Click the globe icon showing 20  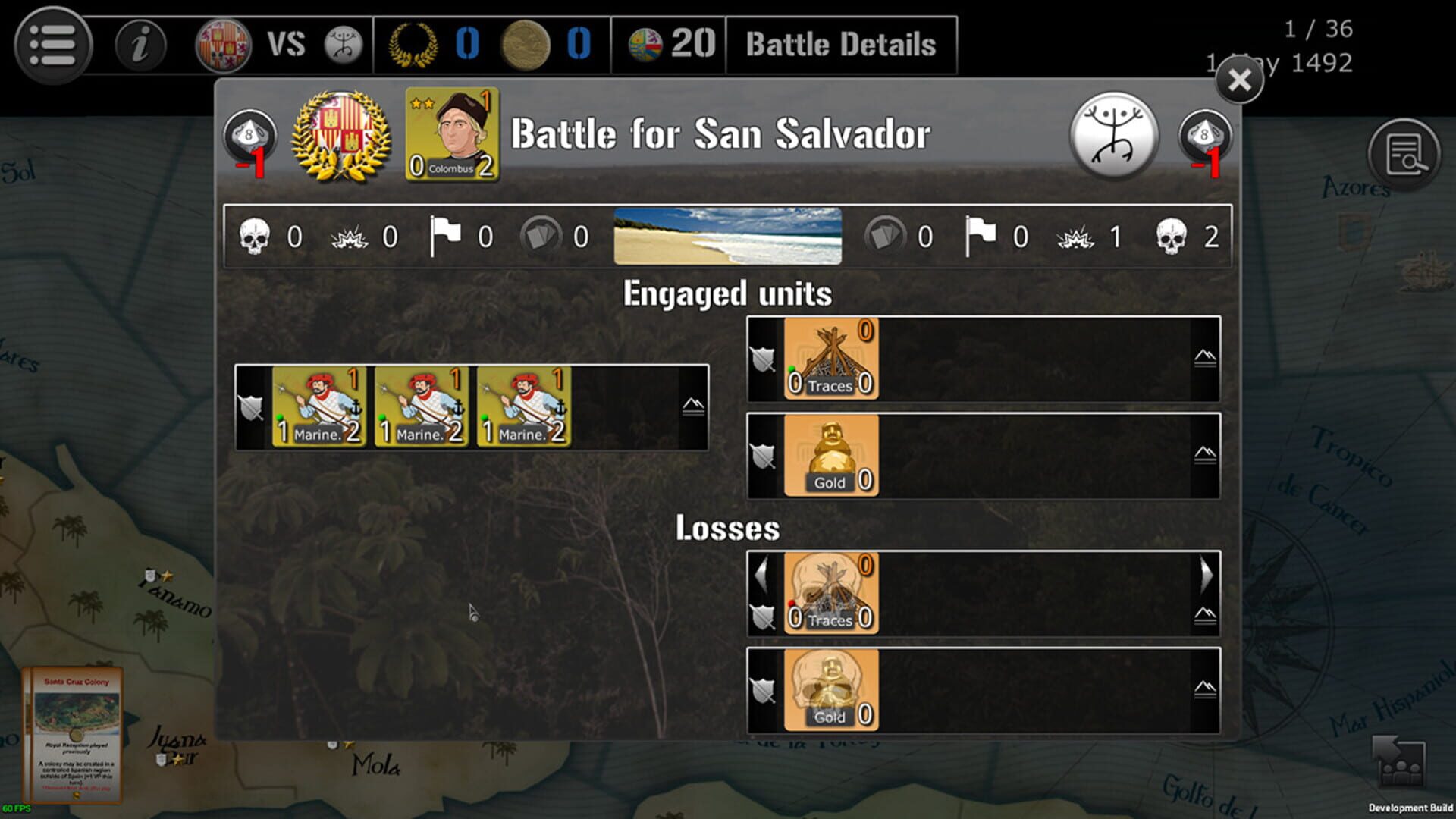pyautogui.click(x=642, y=43)
